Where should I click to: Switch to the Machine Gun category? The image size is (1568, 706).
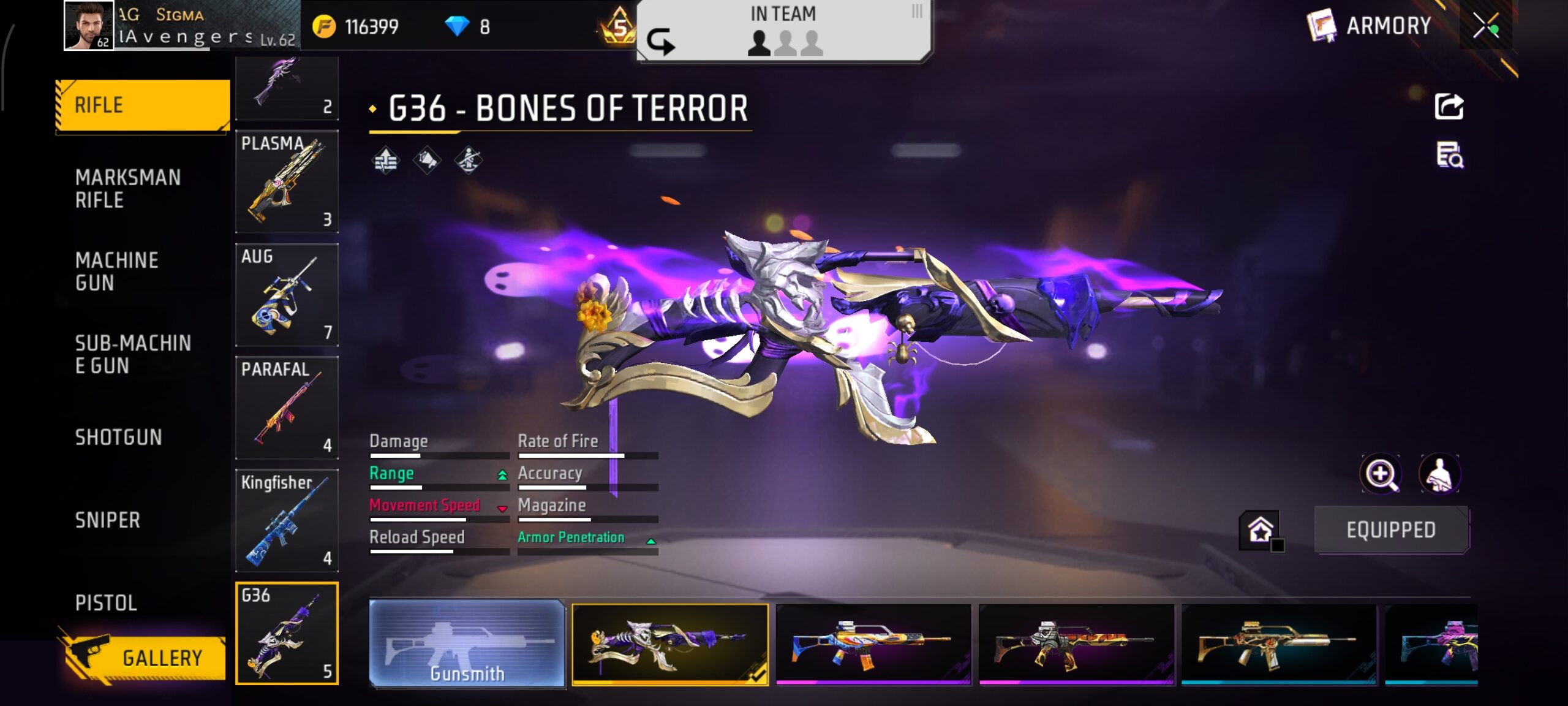117,271
